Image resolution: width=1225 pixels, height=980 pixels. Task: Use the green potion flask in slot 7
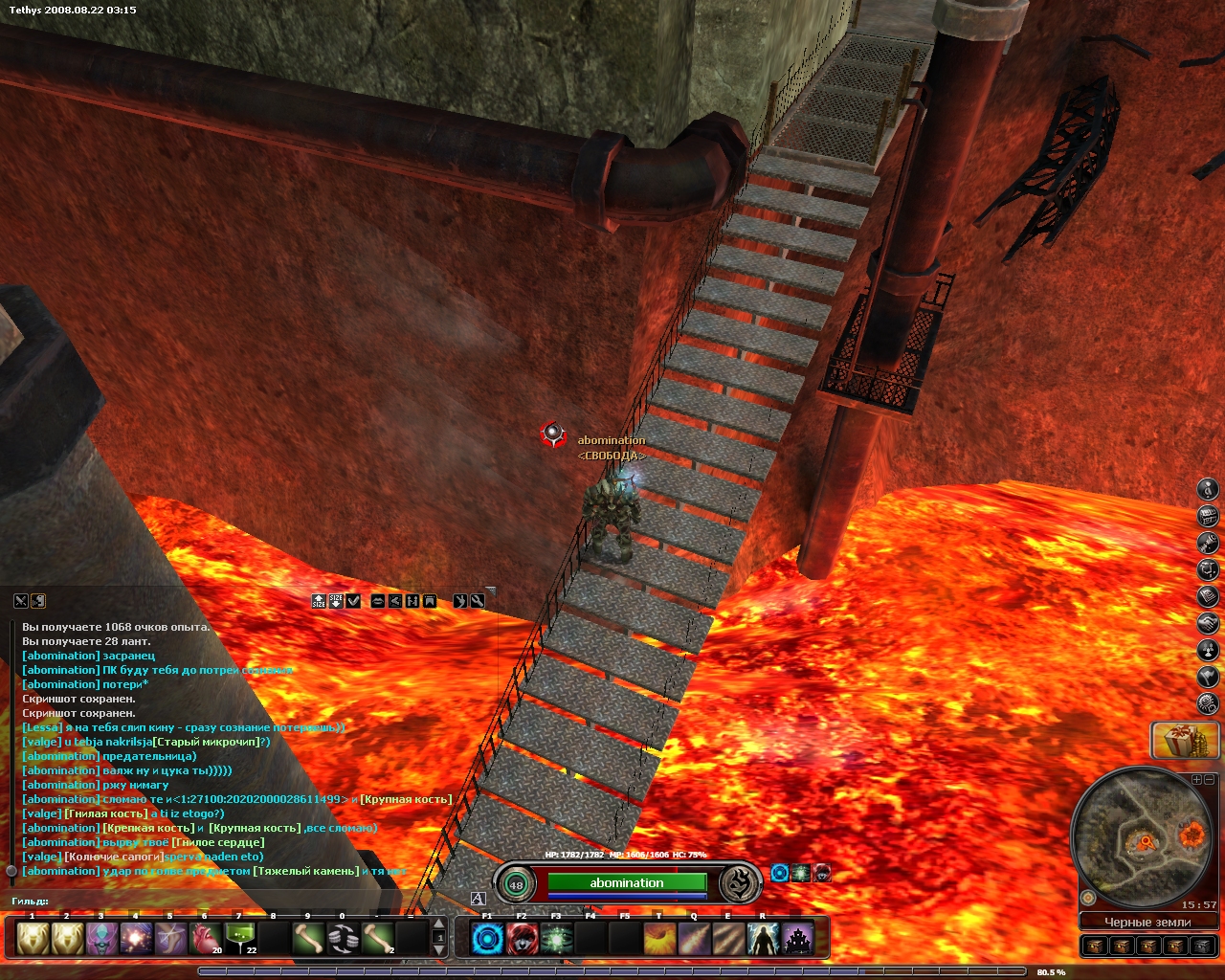click(x=239, y=939)
